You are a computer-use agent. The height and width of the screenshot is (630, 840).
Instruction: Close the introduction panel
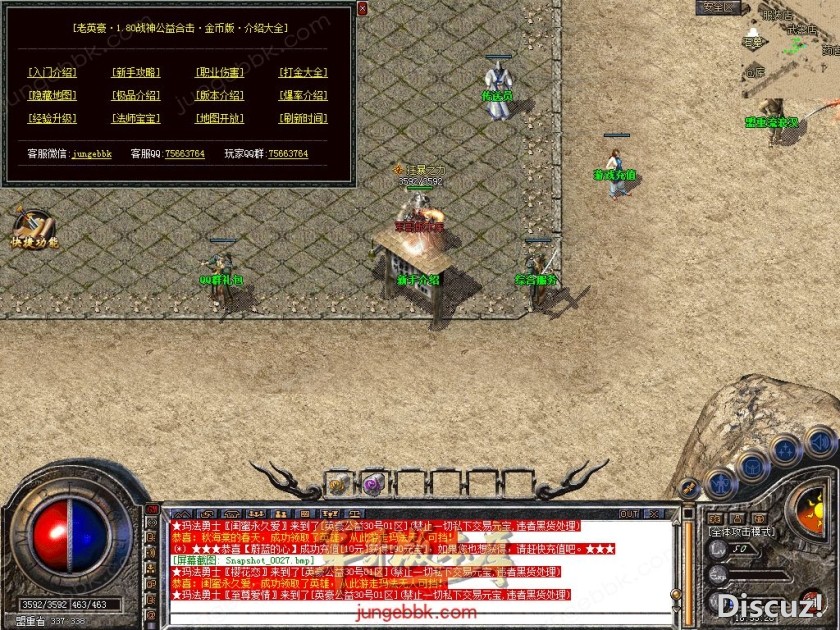coord(362,9)
